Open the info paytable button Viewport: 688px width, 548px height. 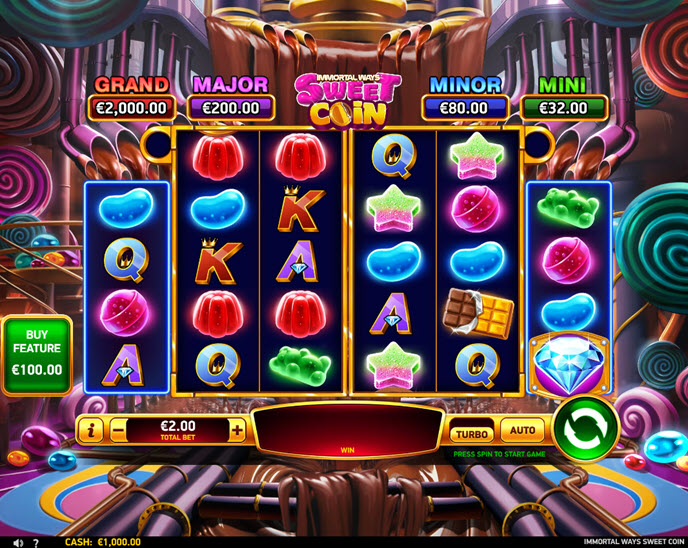point(91,431)
